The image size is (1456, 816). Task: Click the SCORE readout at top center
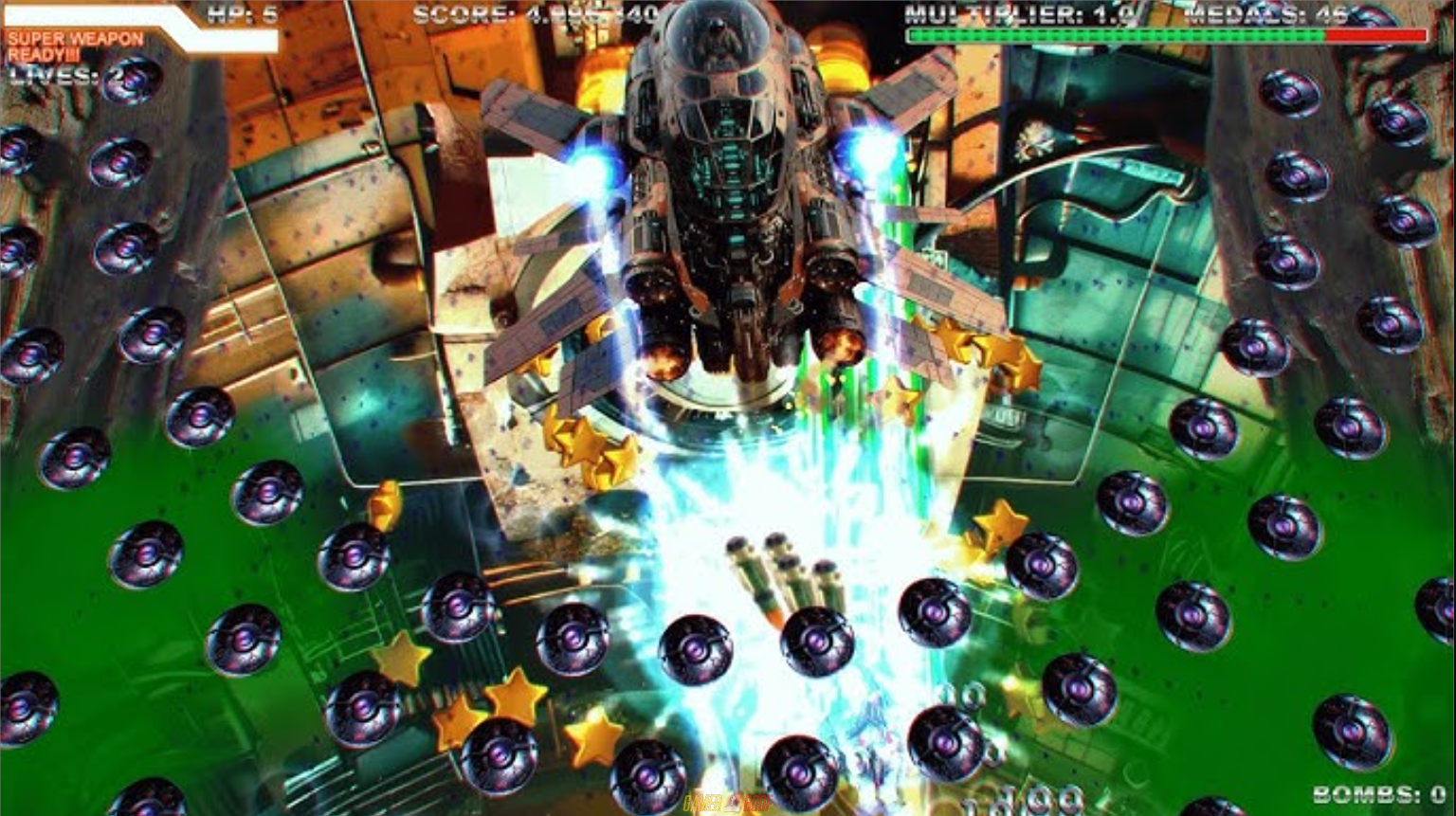(x=532, y=11)
